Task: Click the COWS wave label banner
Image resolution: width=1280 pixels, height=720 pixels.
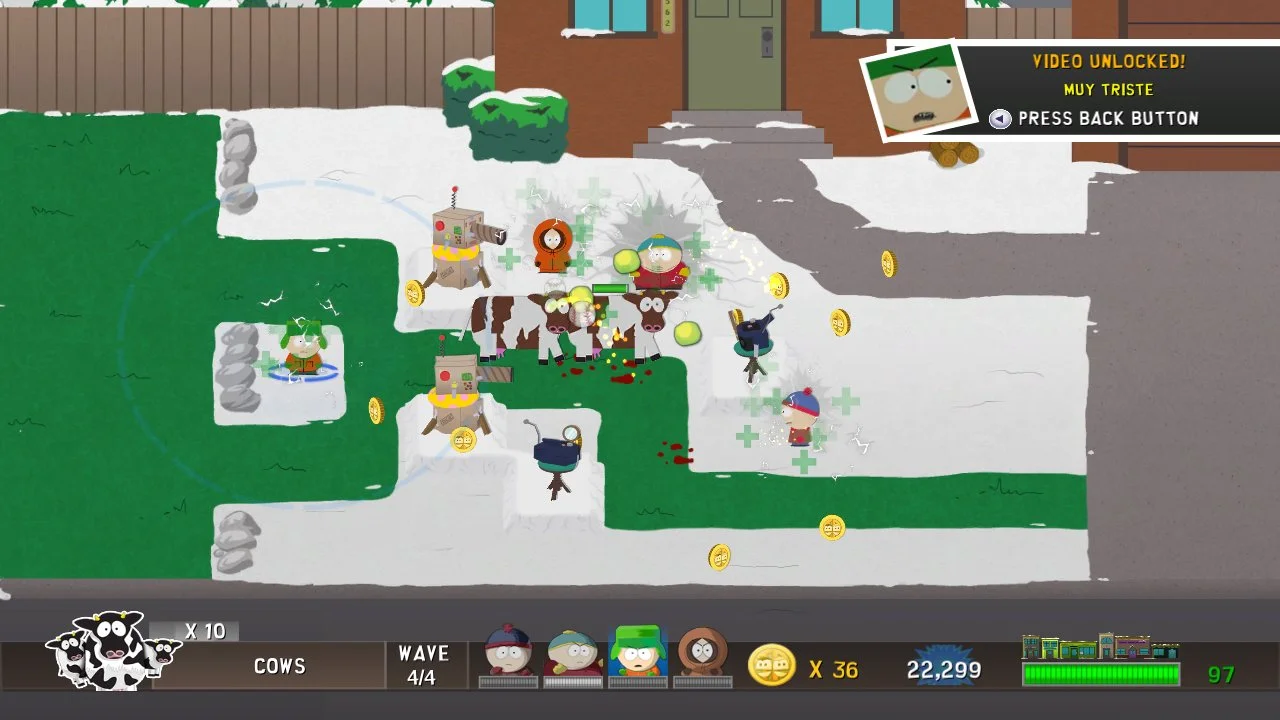Action: (279, 666)
